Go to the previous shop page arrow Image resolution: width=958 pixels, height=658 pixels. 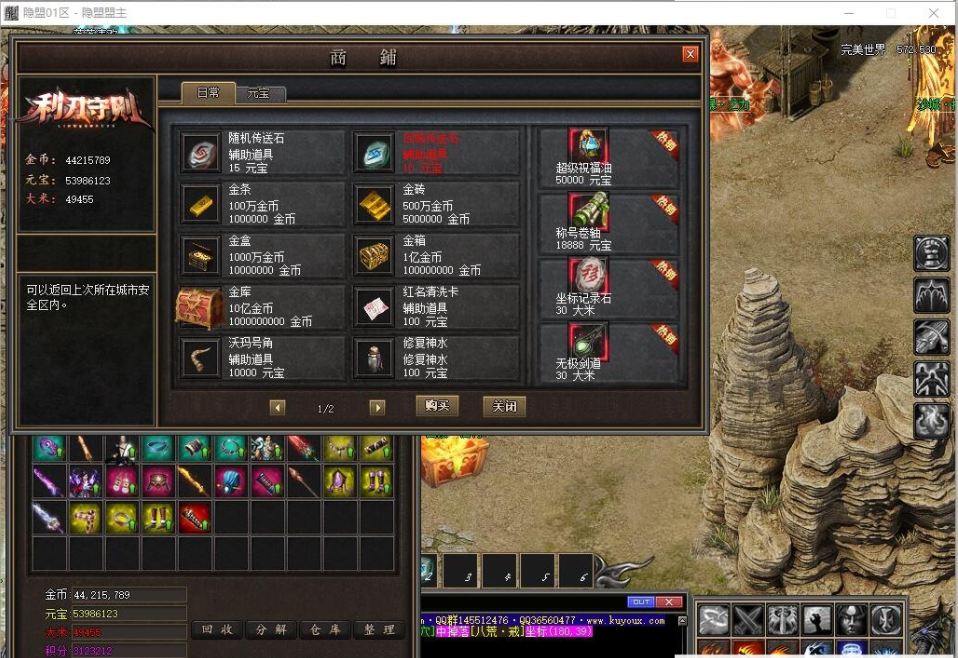[277, 408]
